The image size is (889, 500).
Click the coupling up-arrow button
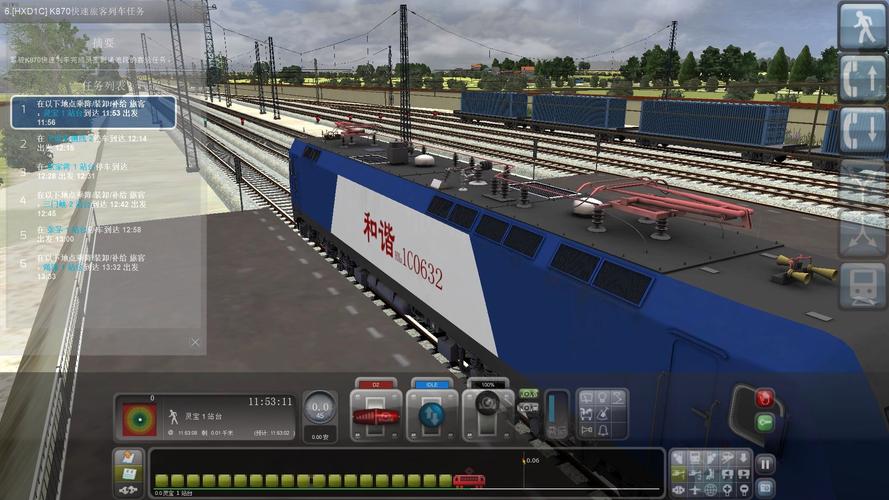pos(862,78)
